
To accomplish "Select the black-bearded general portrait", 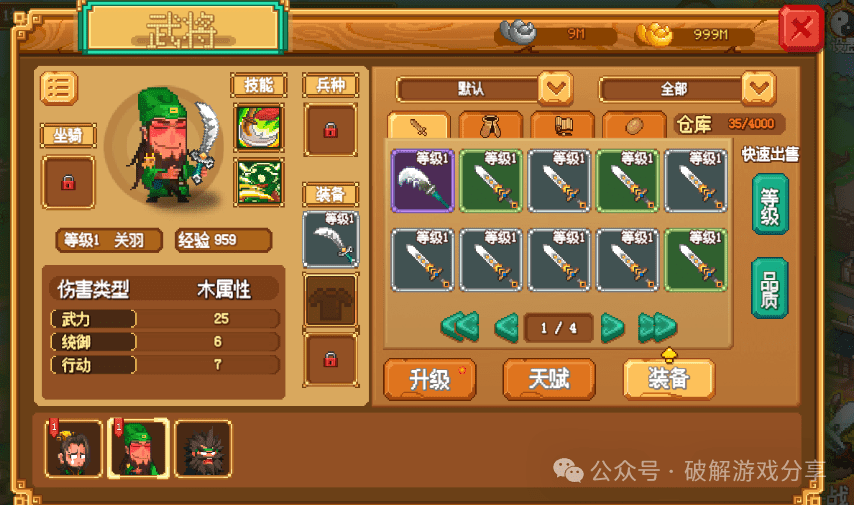I will pos(203,447).
